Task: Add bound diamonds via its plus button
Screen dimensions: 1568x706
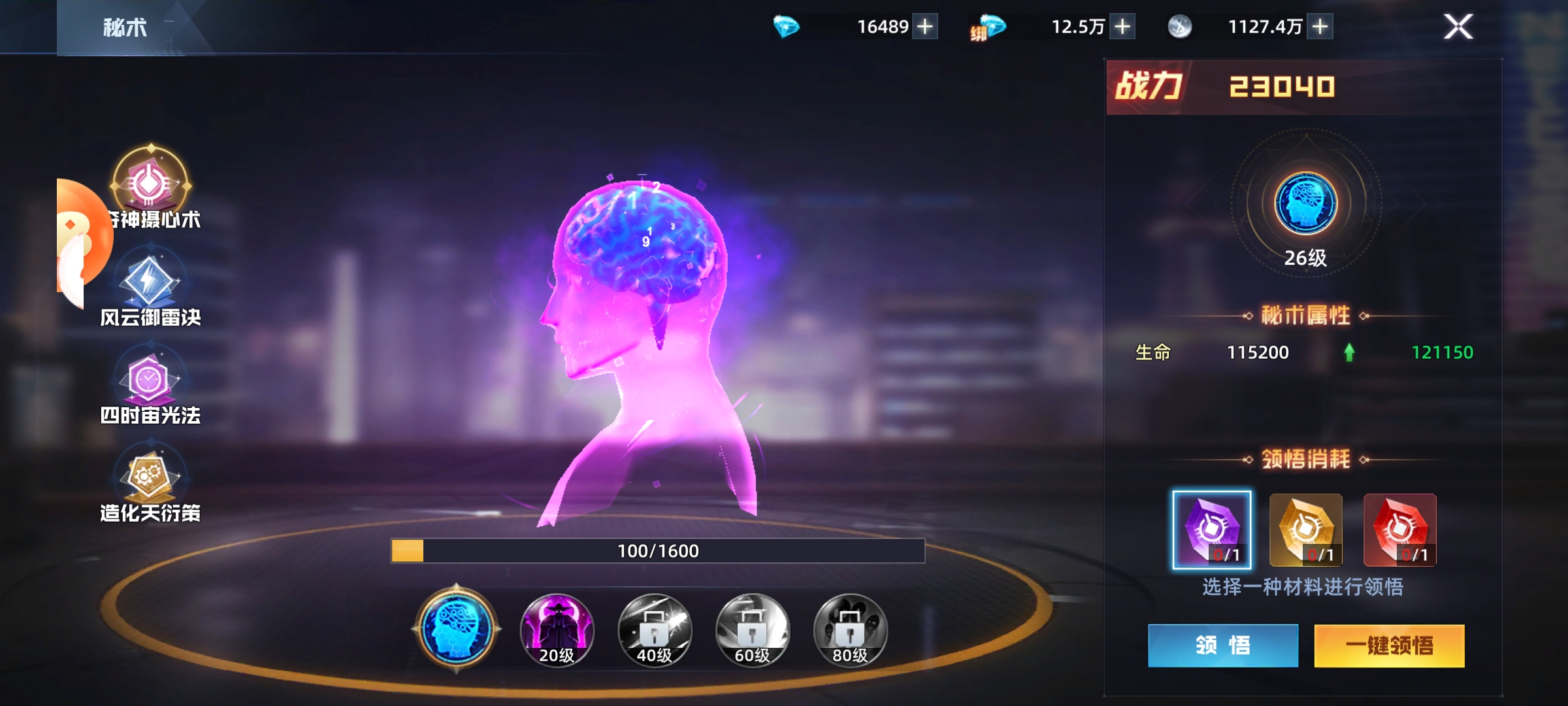Action: [x=1122, y=27]
